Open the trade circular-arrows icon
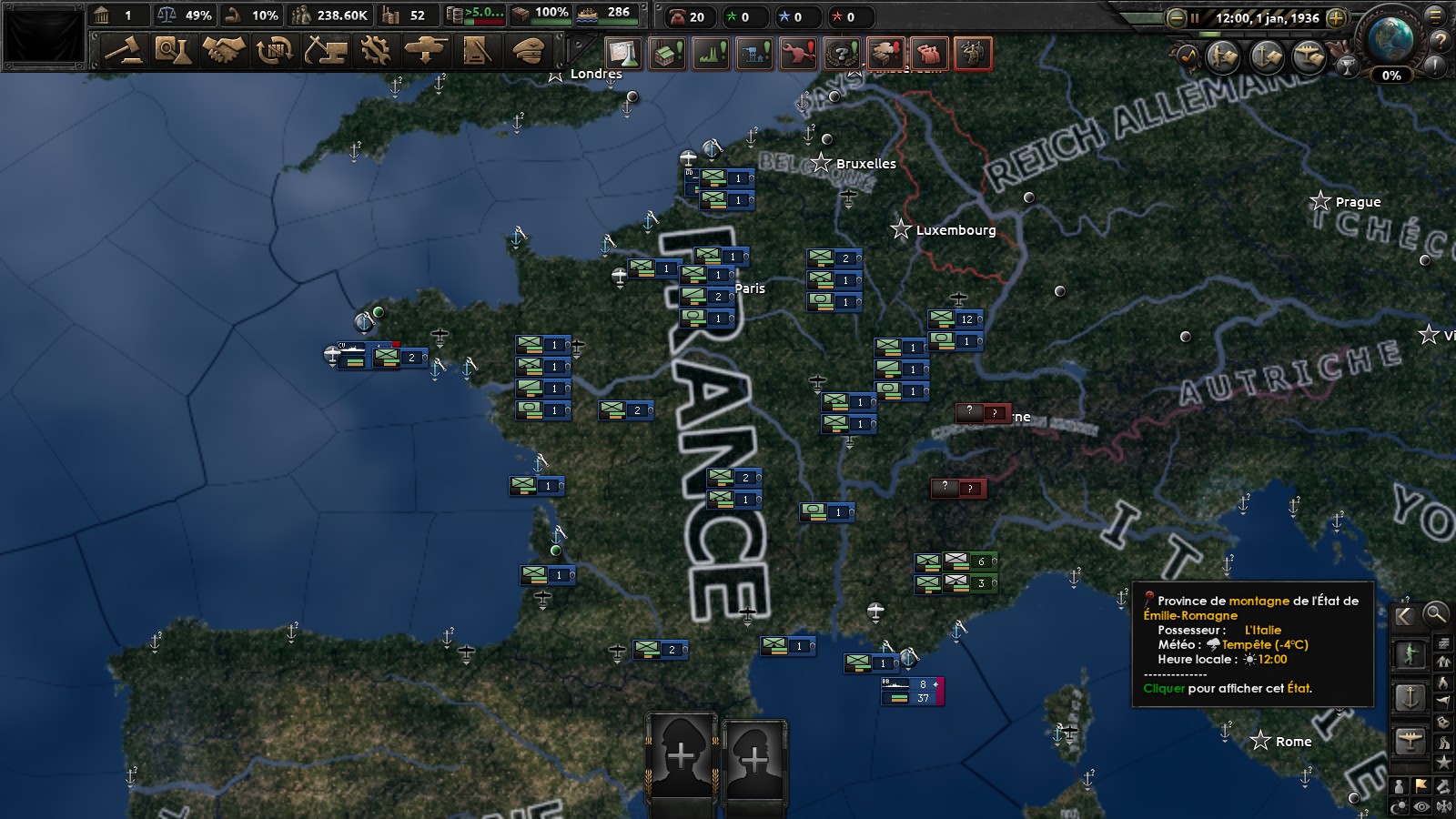The image size is (1456, 819). (x=277, y=52)
